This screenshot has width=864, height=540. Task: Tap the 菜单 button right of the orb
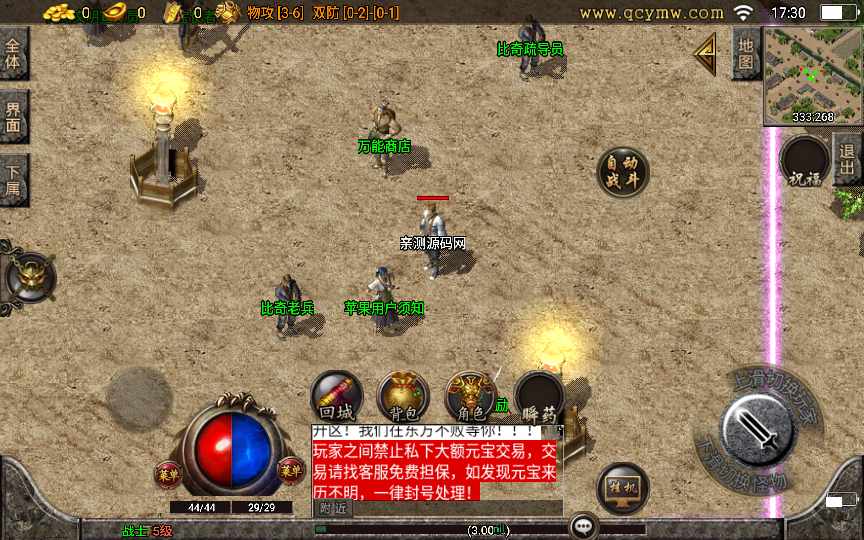291,470
